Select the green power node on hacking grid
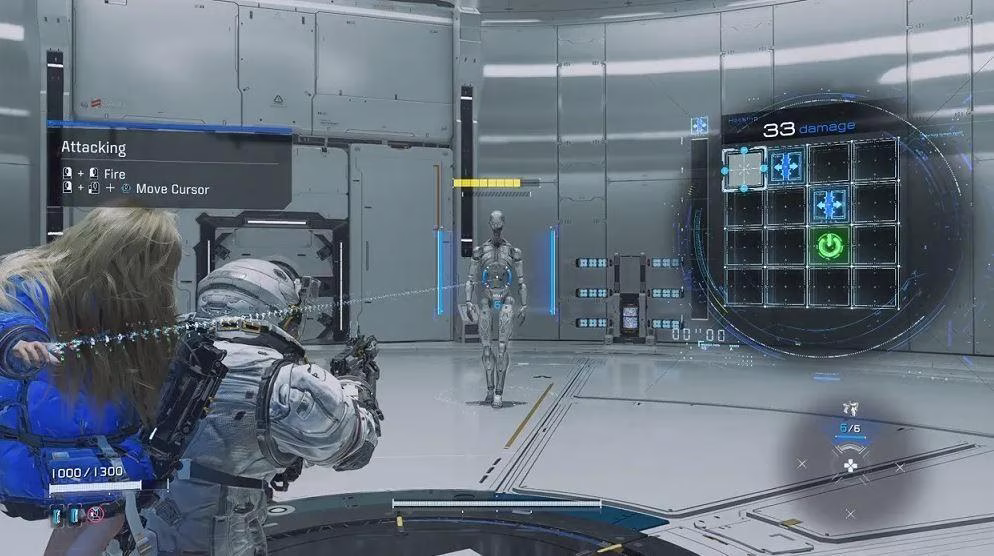Screen dimensions: 994x556 click(x=830, y=245)
